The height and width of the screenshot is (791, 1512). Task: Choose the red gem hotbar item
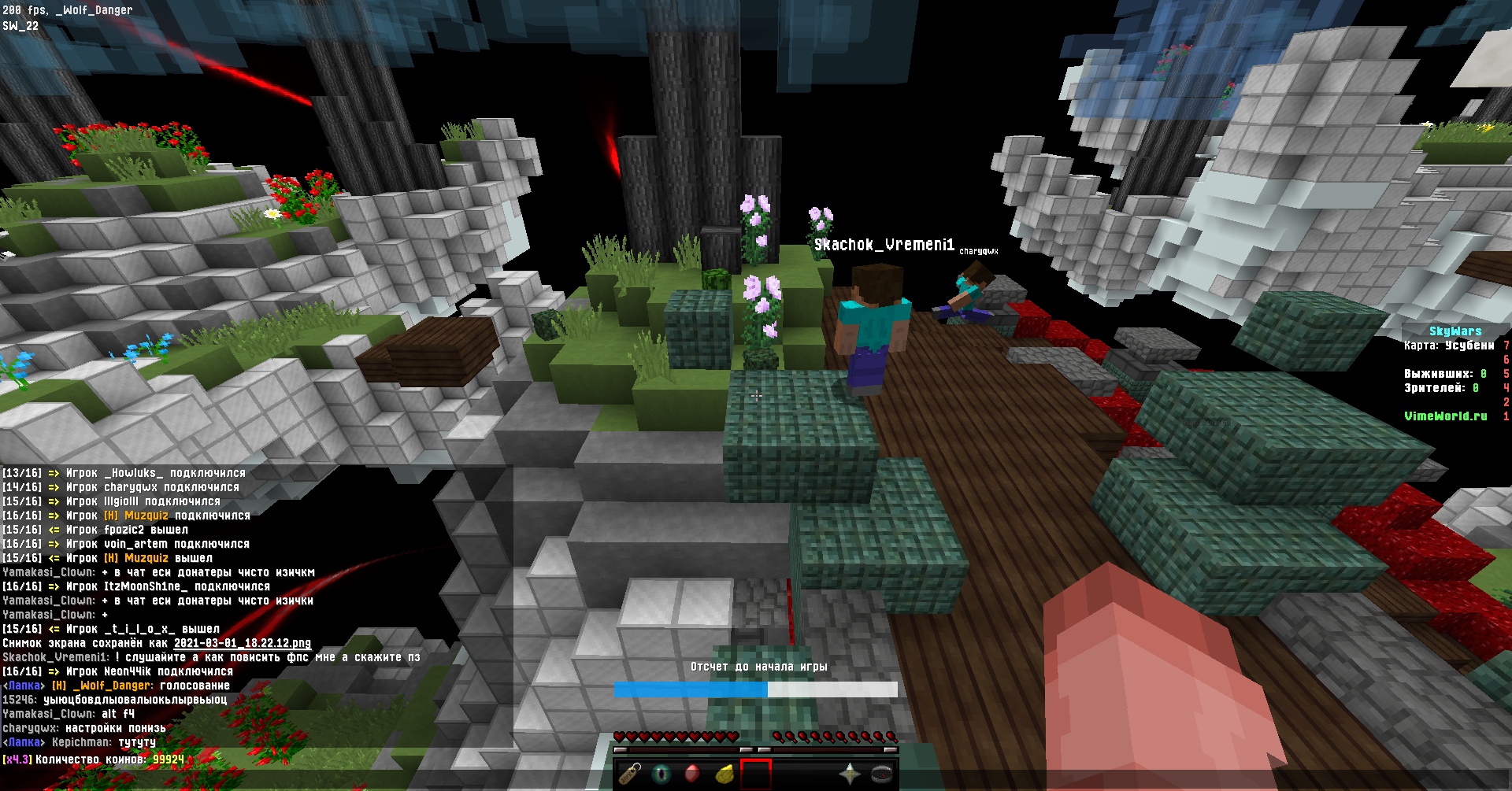pyautogui.click(x=692, y=774)
